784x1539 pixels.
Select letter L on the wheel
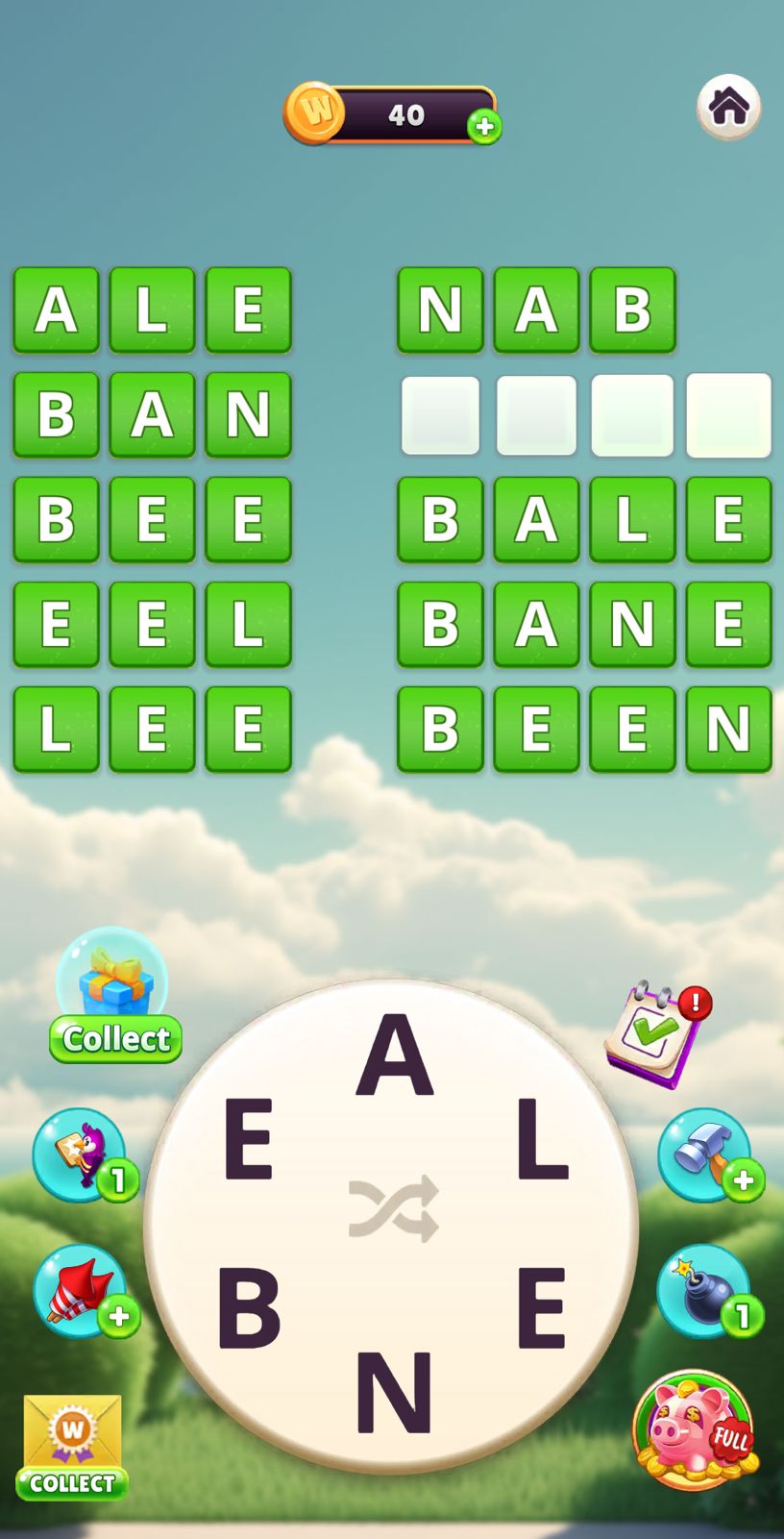pos(542,1140)
